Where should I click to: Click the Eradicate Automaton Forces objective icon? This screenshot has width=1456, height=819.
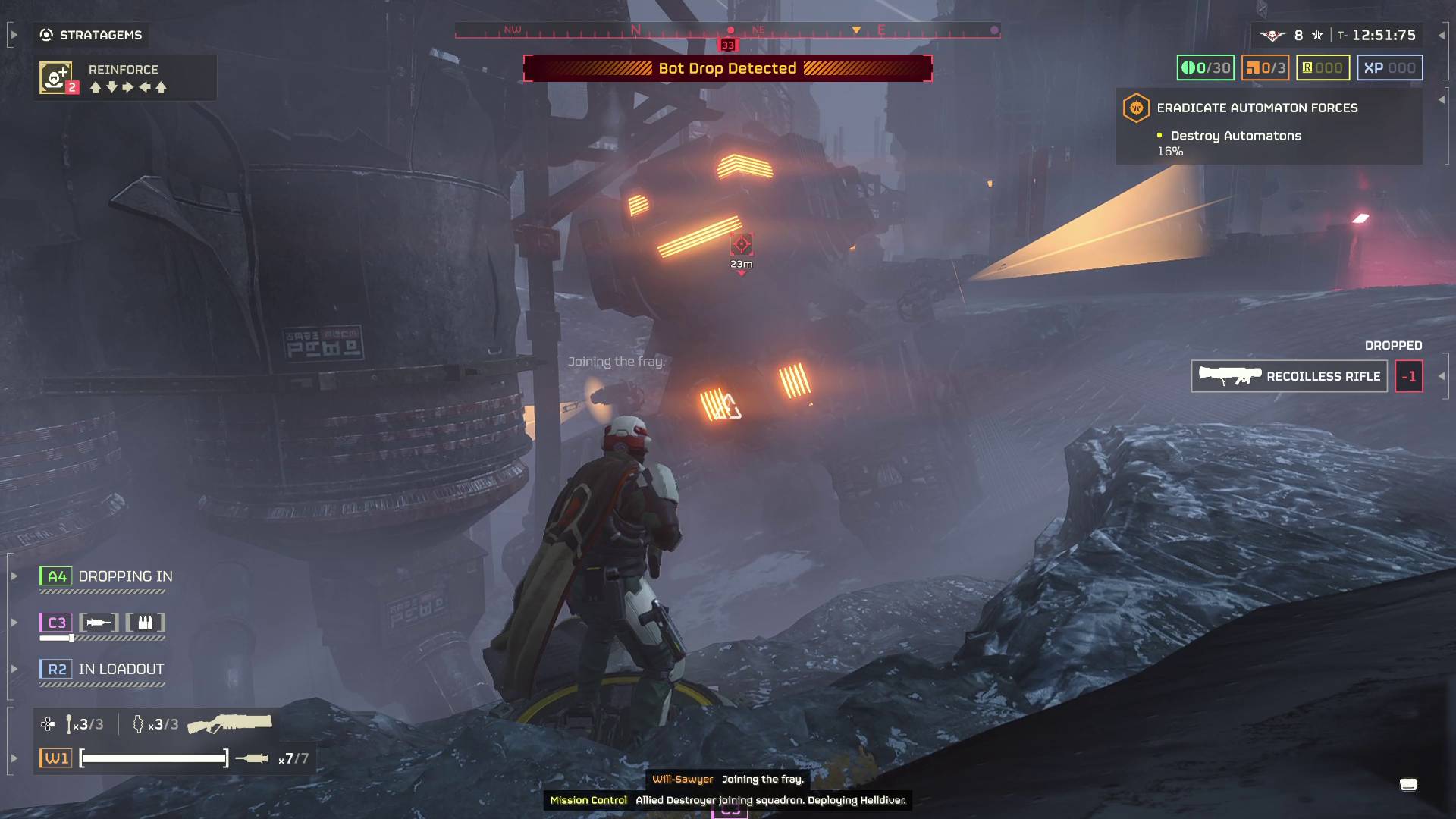pos(1136,107)
